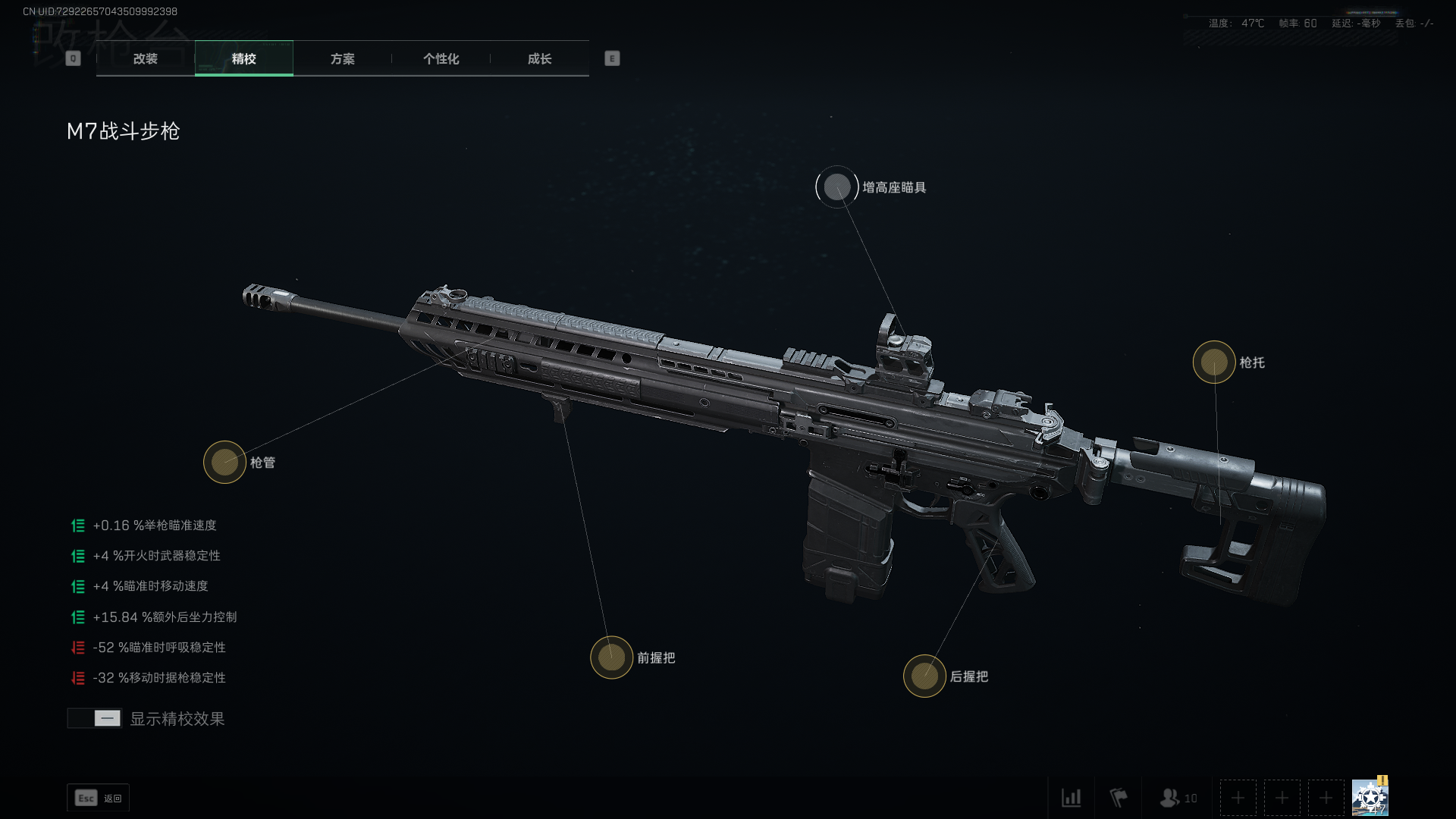Choose the 枪托 calibration node
Viewport: 1456px width, 819px height.
[1214, 362]
